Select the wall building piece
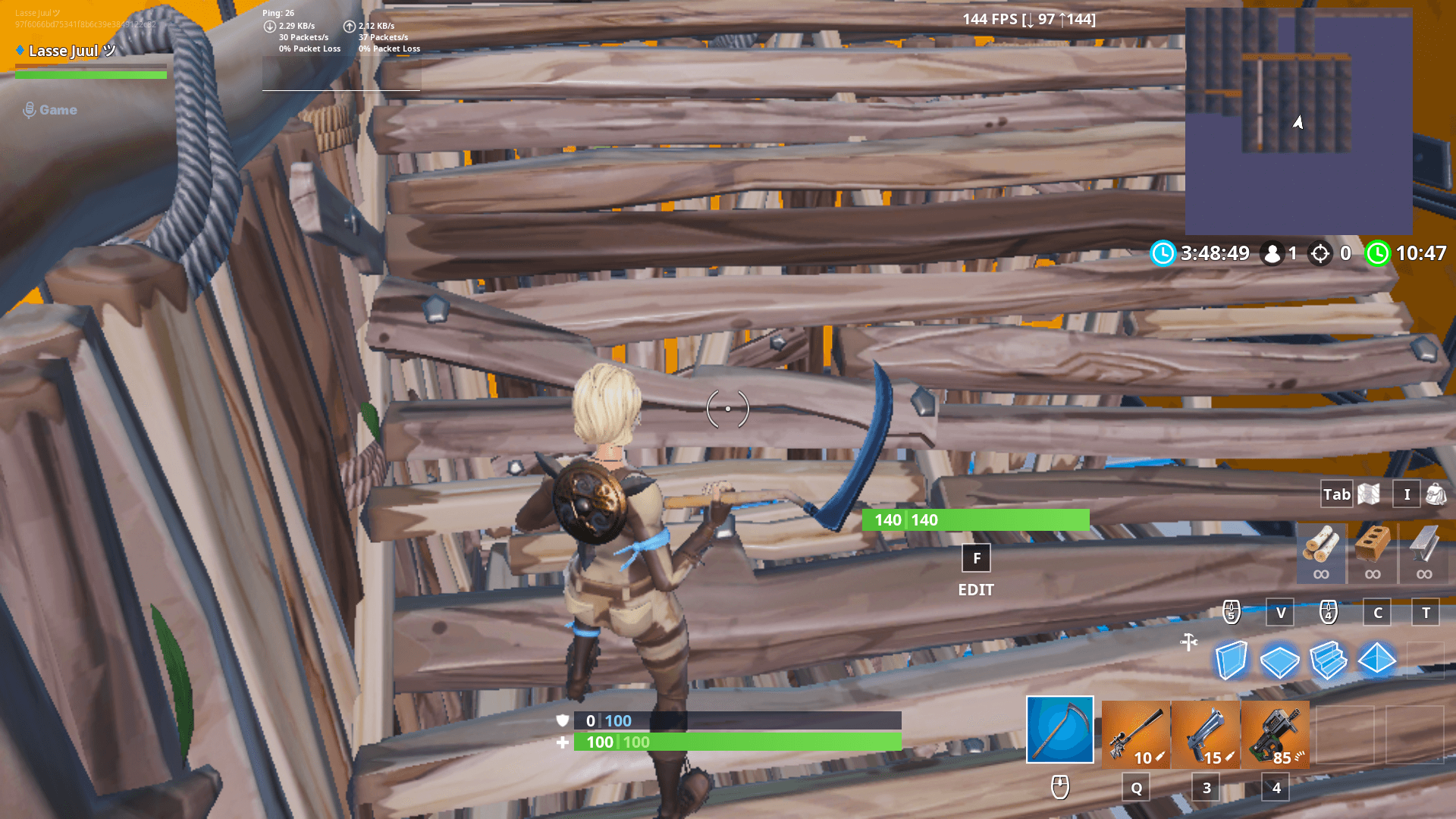Viewport: 1456px width, 819px height. 1231,660
